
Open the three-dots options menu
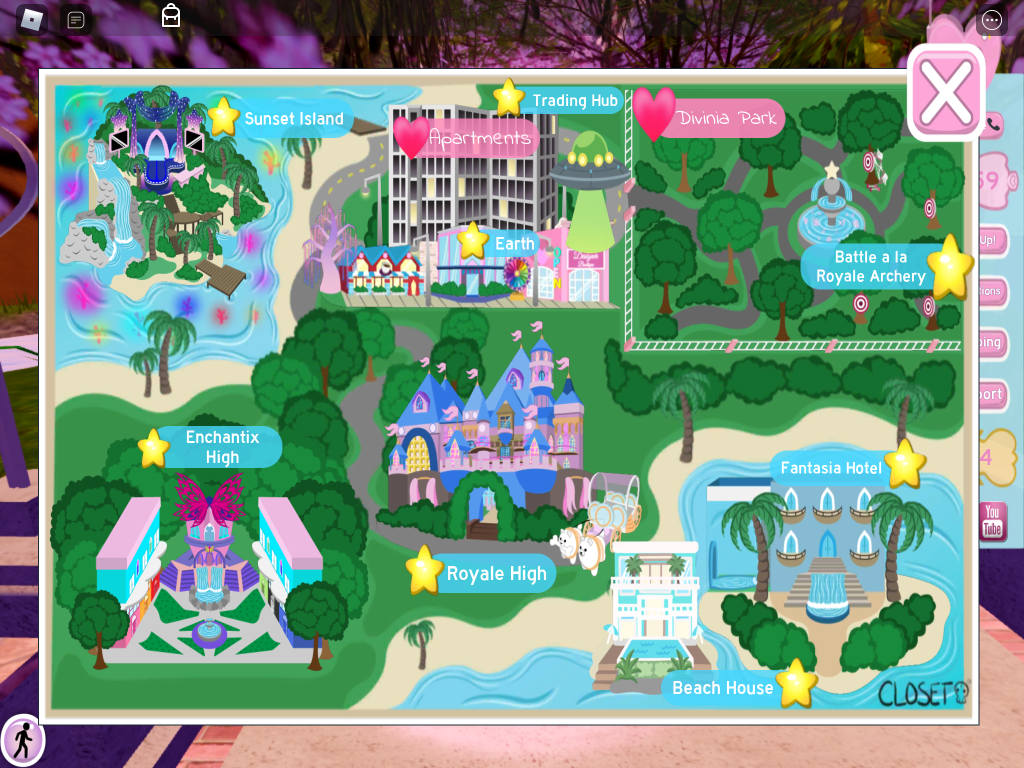991,20
